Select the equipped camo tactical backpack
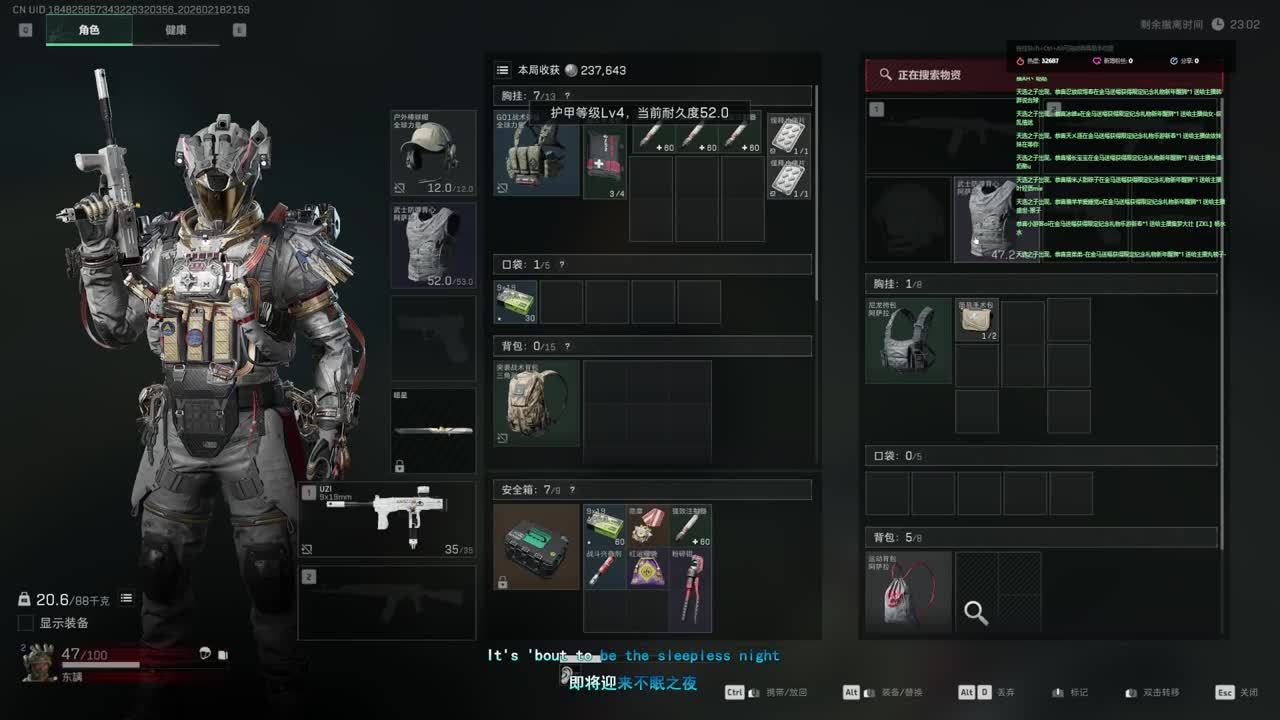 (536, 403)
